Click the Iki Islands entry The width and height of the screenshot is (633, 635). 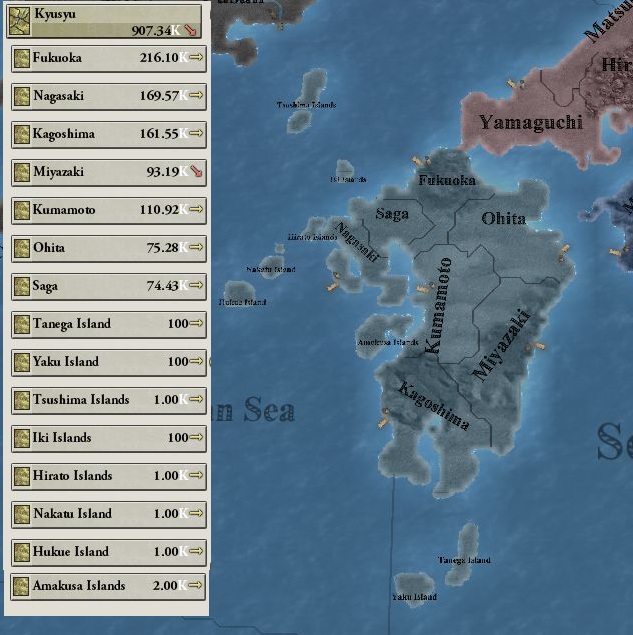[108, 438]
